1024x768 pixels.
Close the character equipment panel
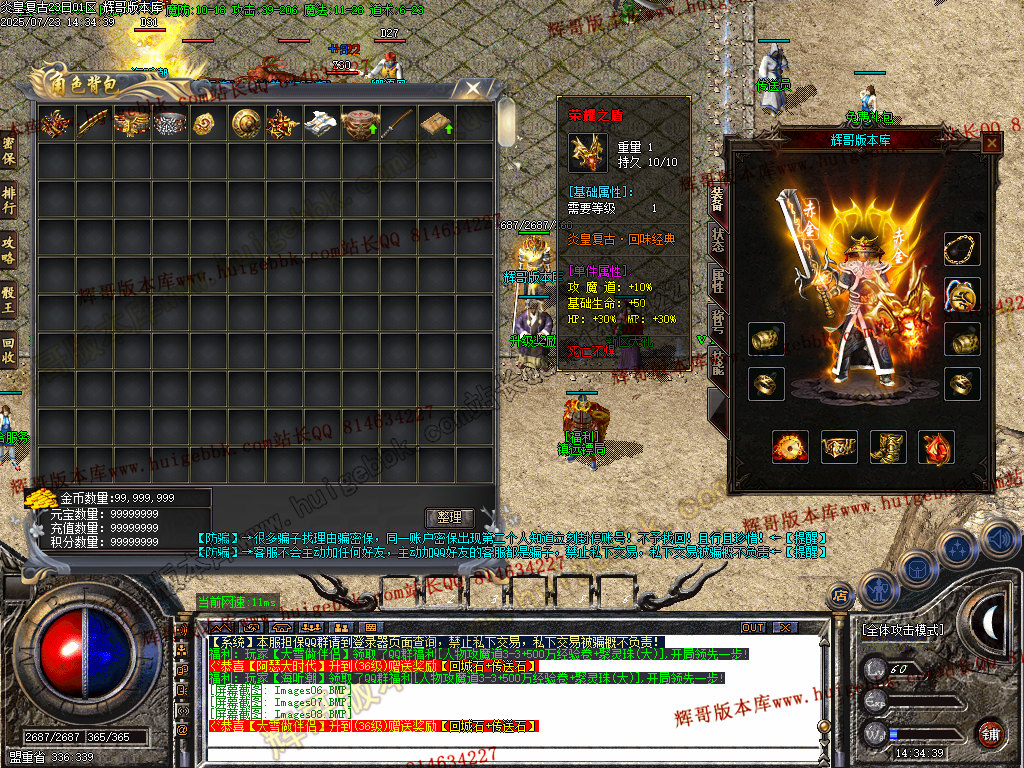coord(991,143)
